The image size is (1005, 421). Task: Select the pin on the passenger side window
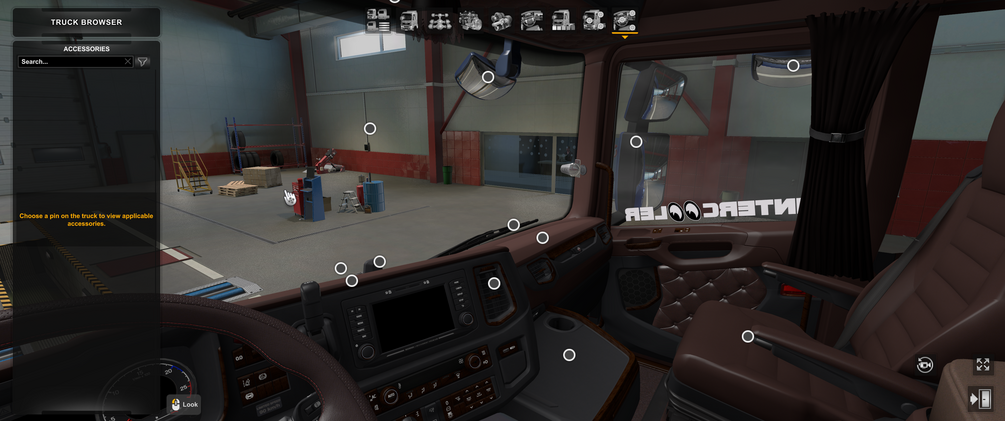click(636, 142)
